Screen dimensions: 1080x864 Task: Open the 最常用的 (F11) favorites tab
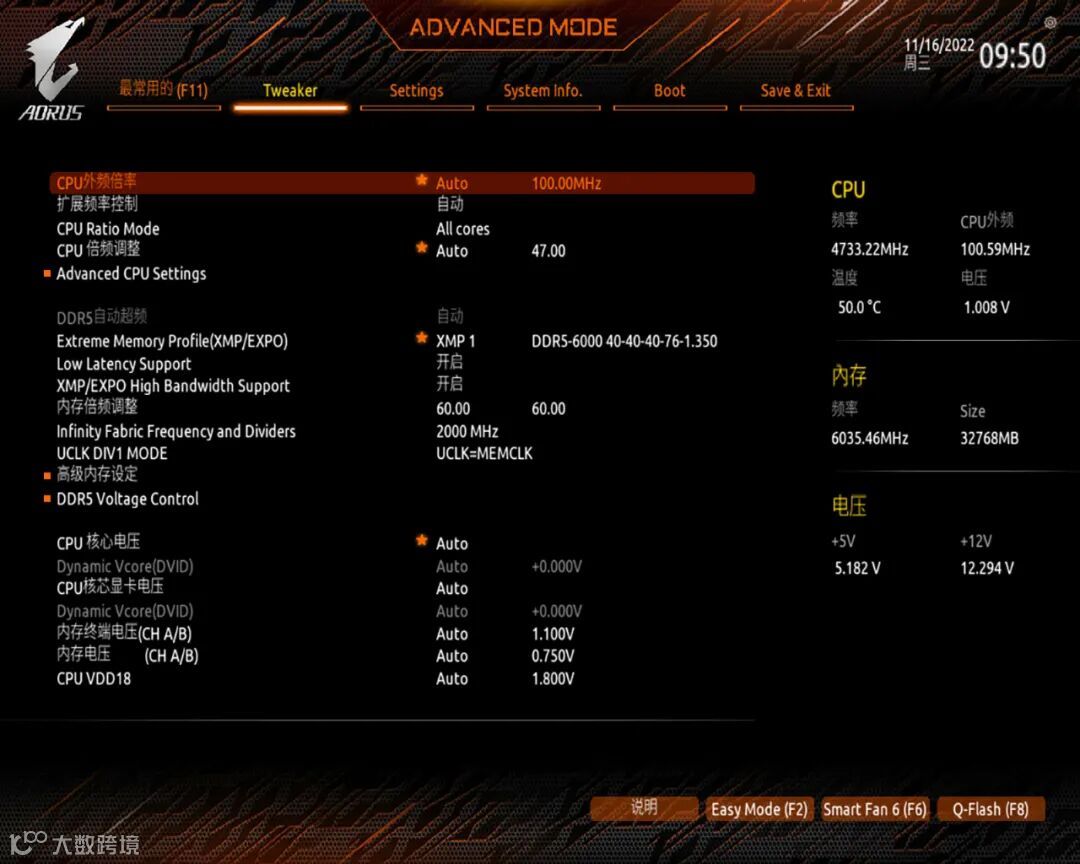click(x=163, y=89)
